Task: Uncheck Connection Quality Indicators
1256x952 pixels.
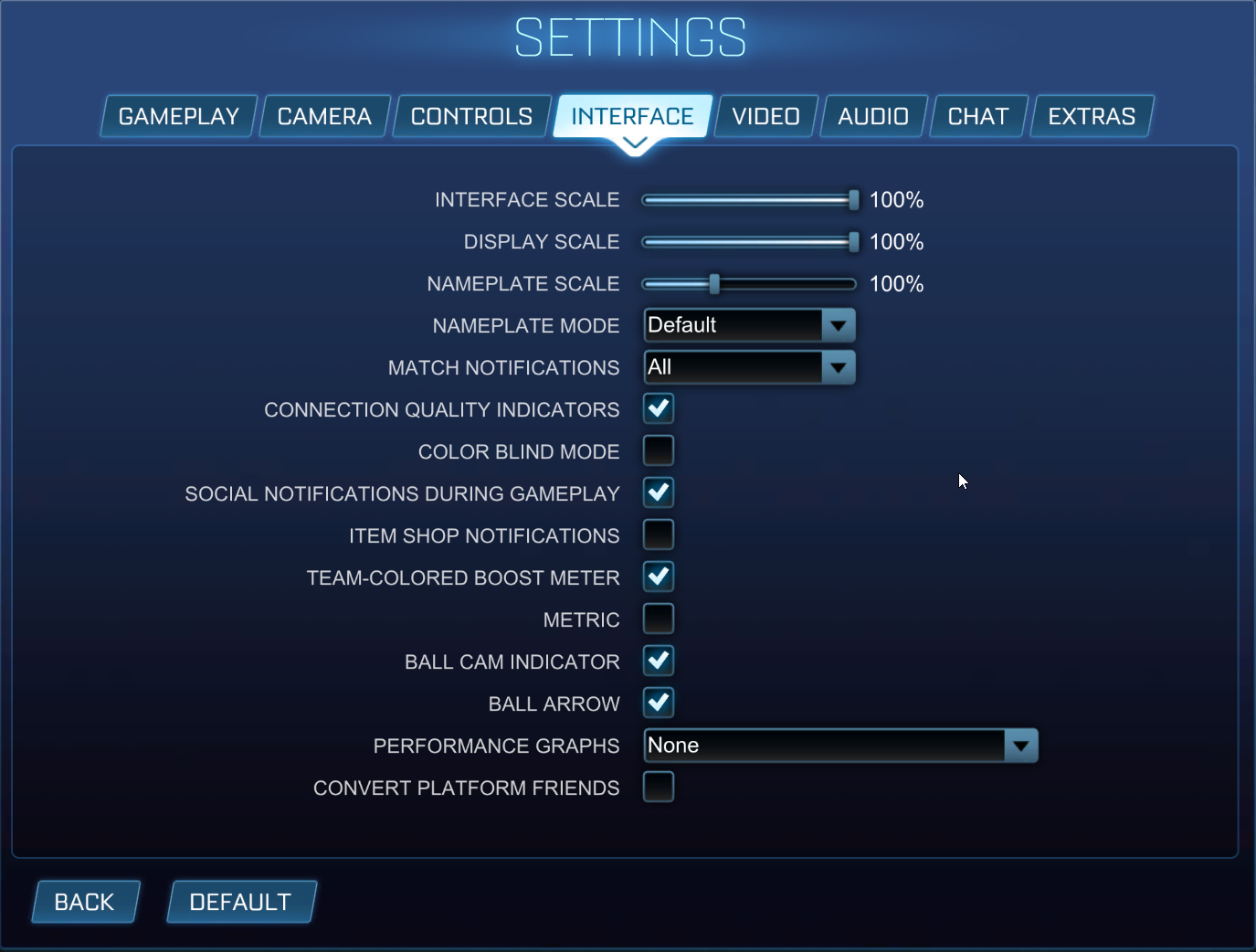Action: coord(658,408)
